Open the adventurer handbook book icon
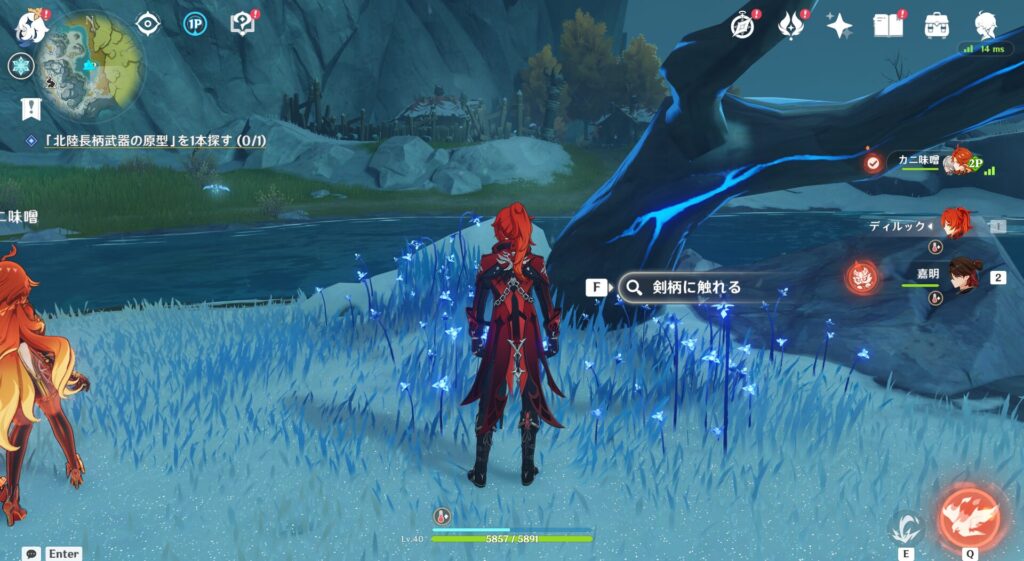The width and height of the screenshot is (1024, 561). [888, 25]
